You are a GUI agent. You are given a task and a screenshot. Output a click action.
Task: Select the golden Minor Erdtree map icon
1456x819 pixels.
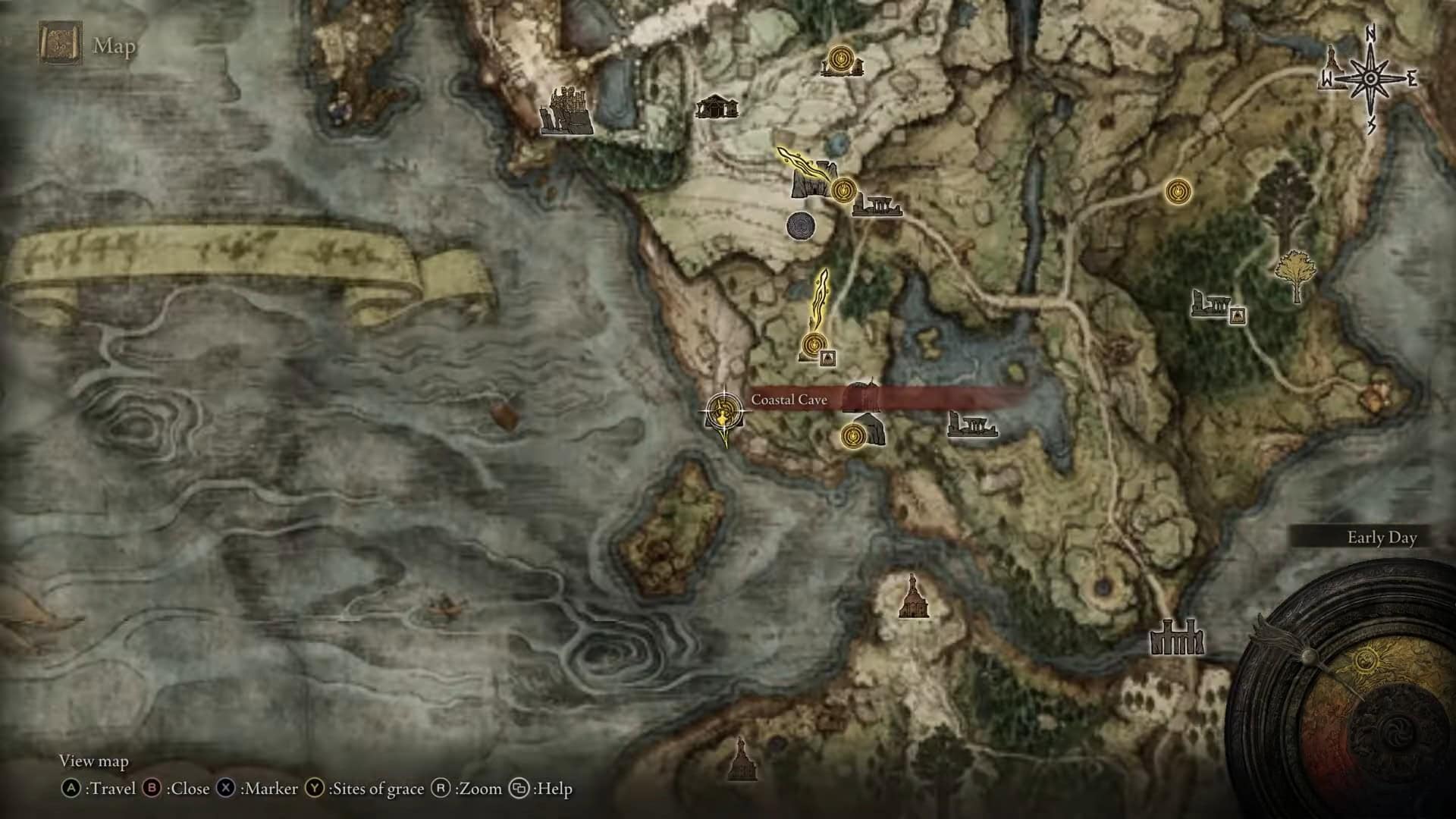pyautogui.click(x=1295, y=275)
